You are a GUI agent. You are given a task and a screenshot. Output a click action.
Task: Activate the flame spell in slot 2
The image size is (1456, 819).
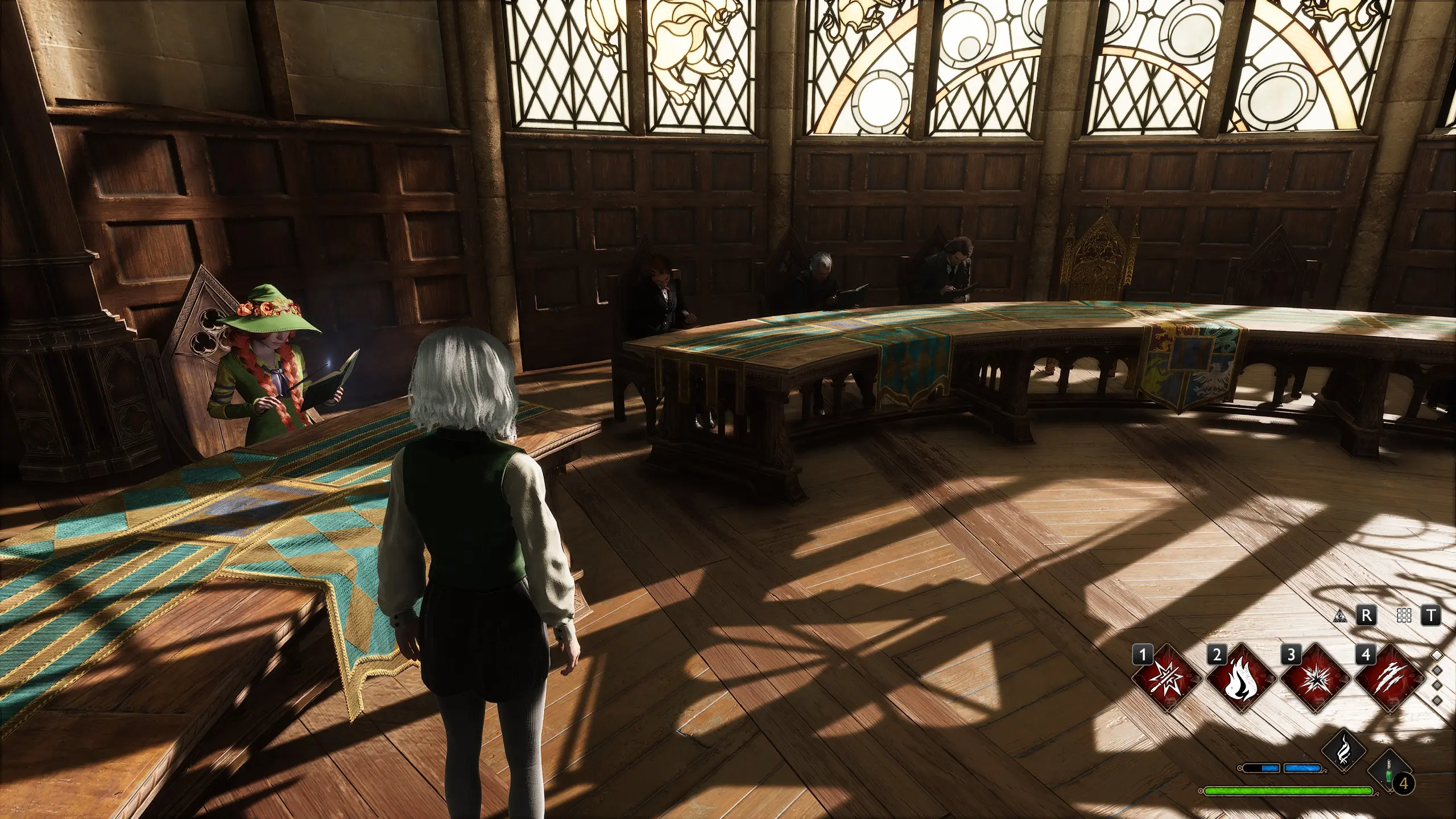1240,679
